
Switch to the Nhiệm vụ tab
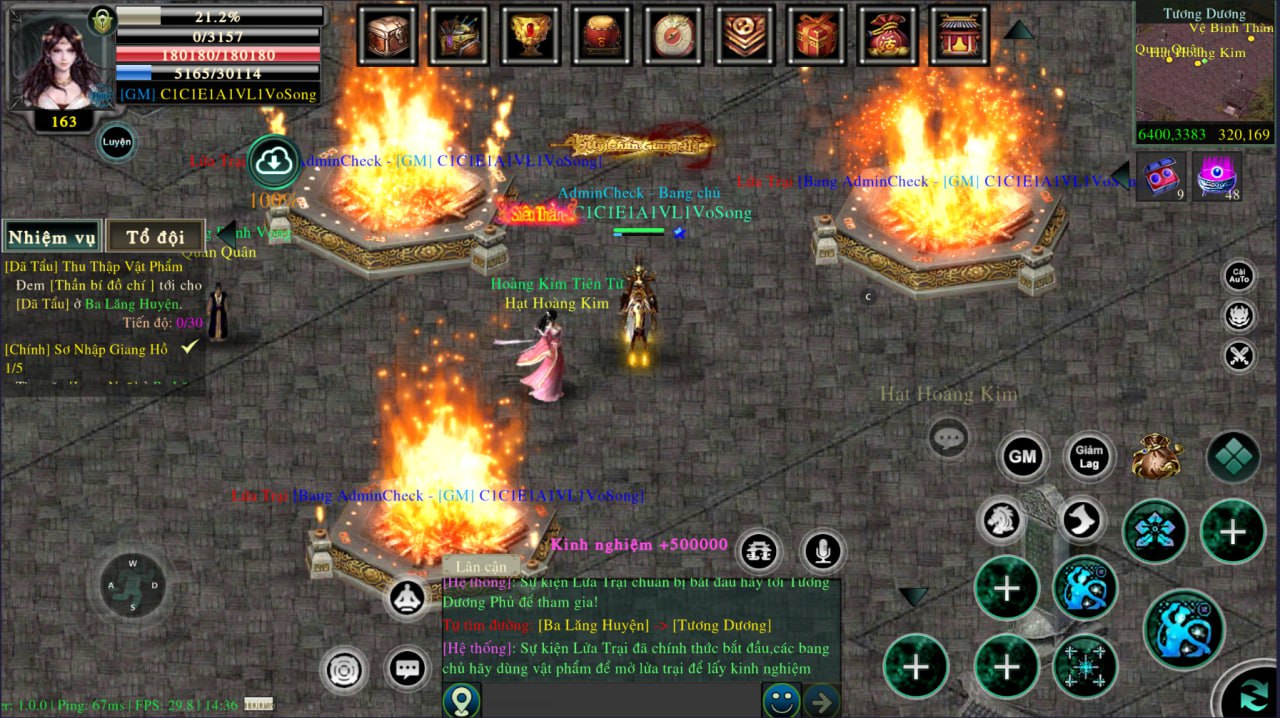(52, 237)
